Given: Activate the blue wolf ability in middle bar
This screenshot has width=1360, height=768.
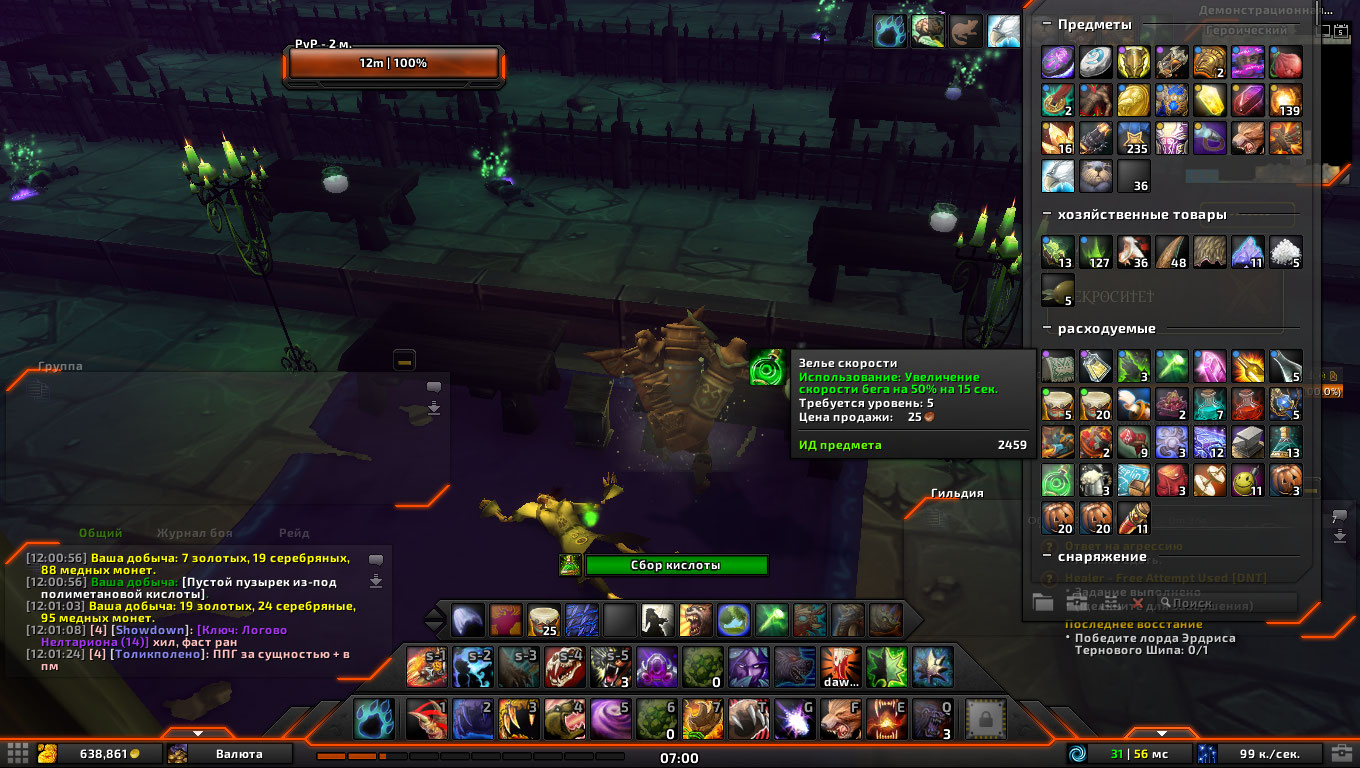Looking at the screenshot, I should 468,667.
